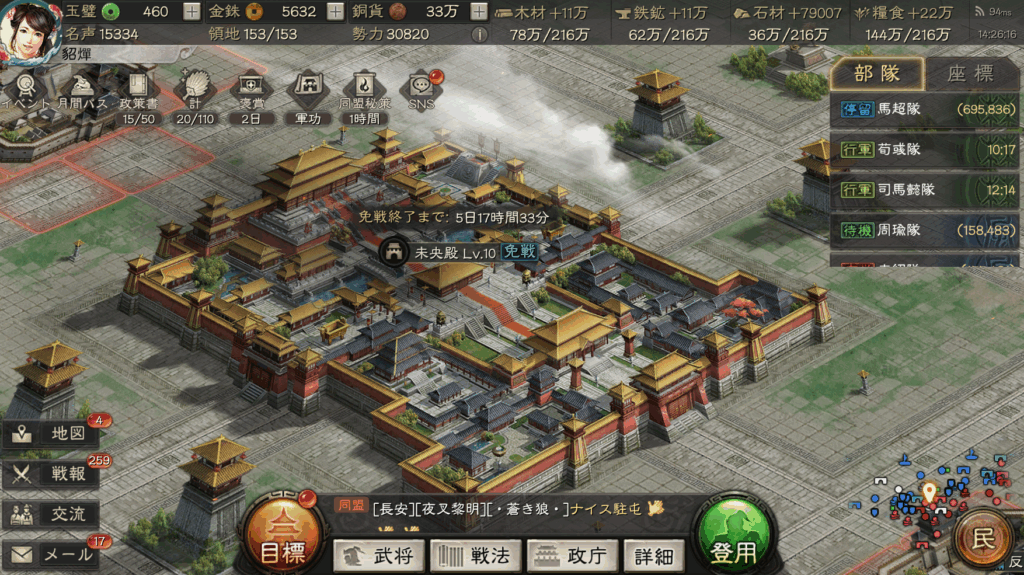Screen dimensions: 1024x575
Task: Open the メール mailbox
Action: coord(52,554)
